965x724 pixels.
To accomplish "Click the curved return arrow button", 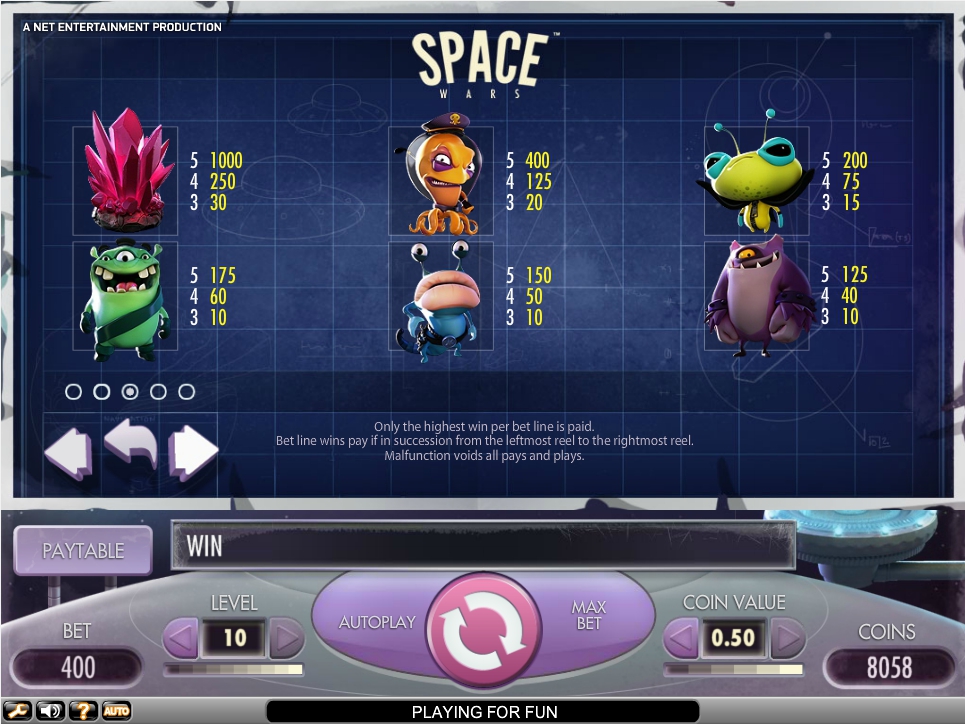I will pos(131,446).
